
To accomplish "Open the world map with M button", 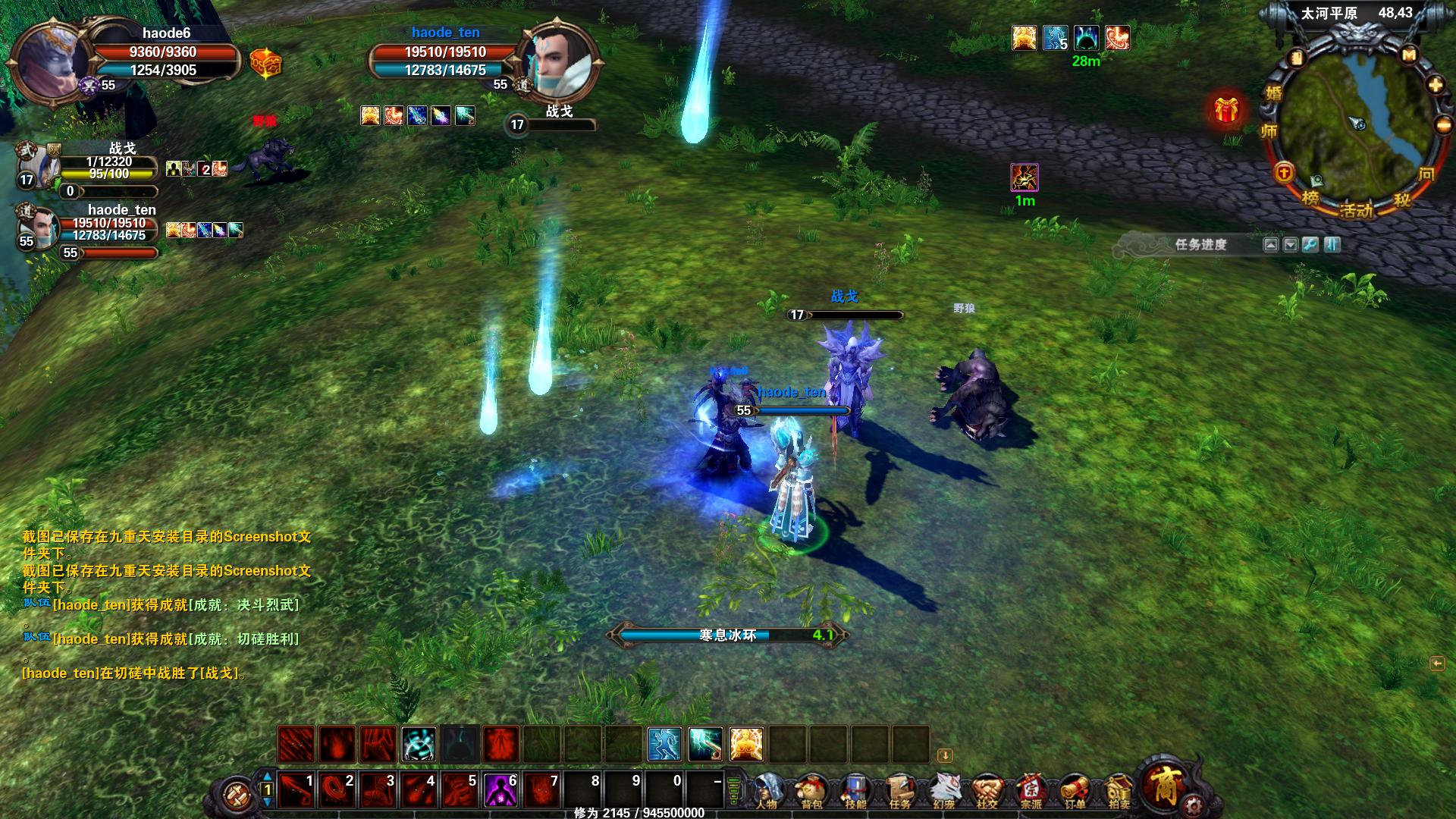I will coord(1409,55).
